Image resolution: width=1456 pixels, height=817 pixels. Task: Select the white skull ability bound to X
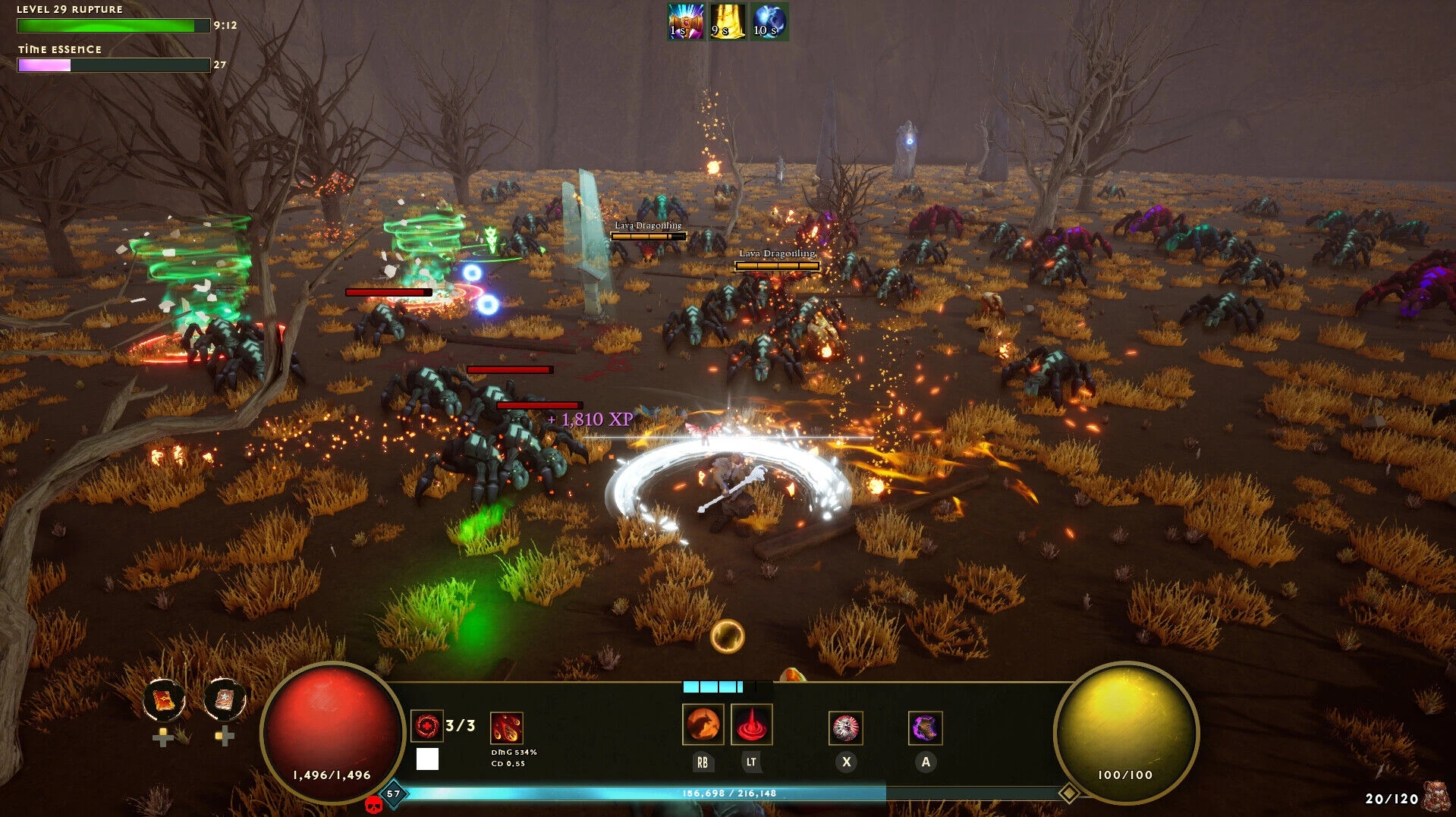847,726
